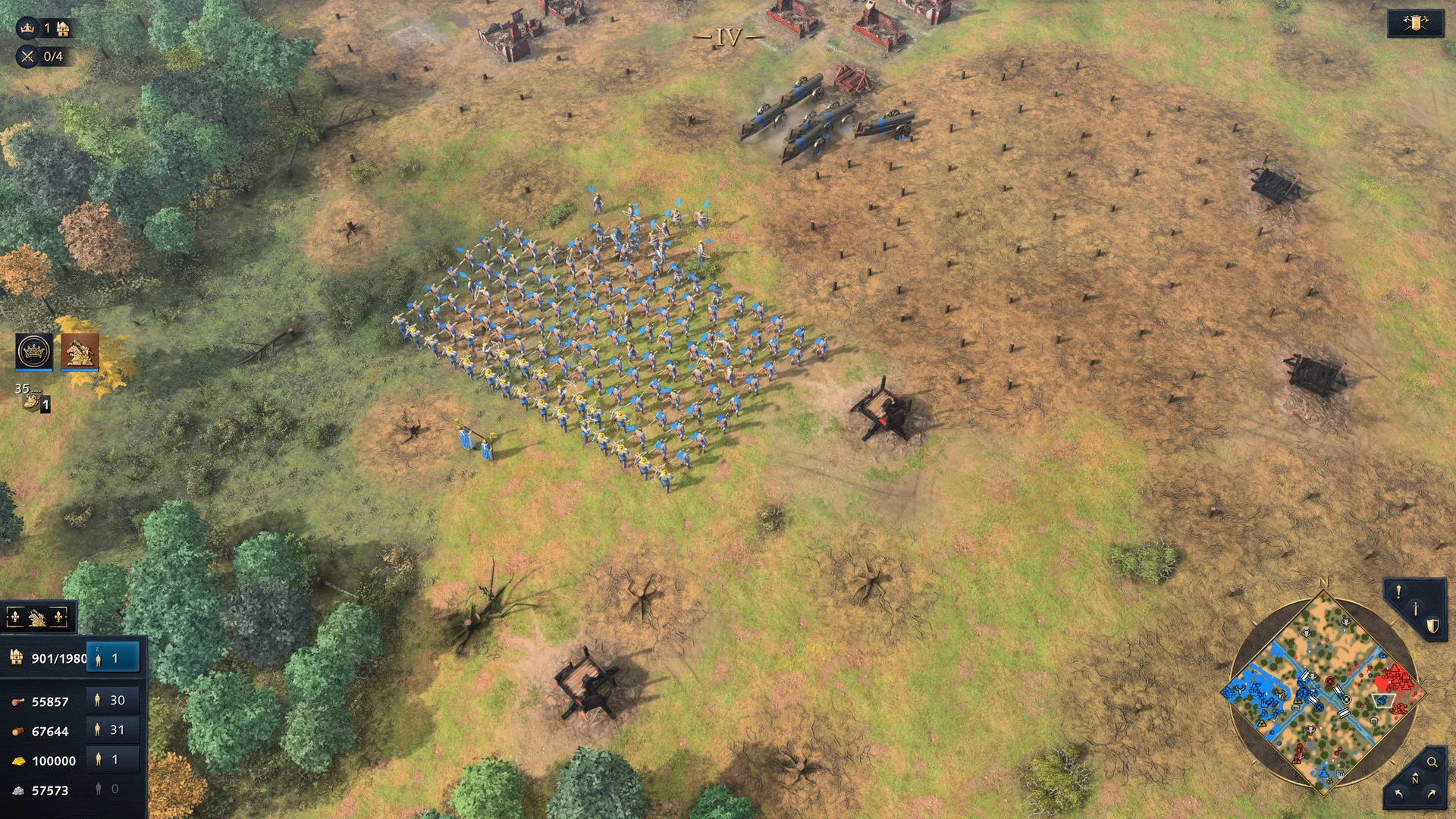This screenshot has width=1456, height=819.
Task: Select the mounted knight icon on brown background
Action: tap(80, 351)
